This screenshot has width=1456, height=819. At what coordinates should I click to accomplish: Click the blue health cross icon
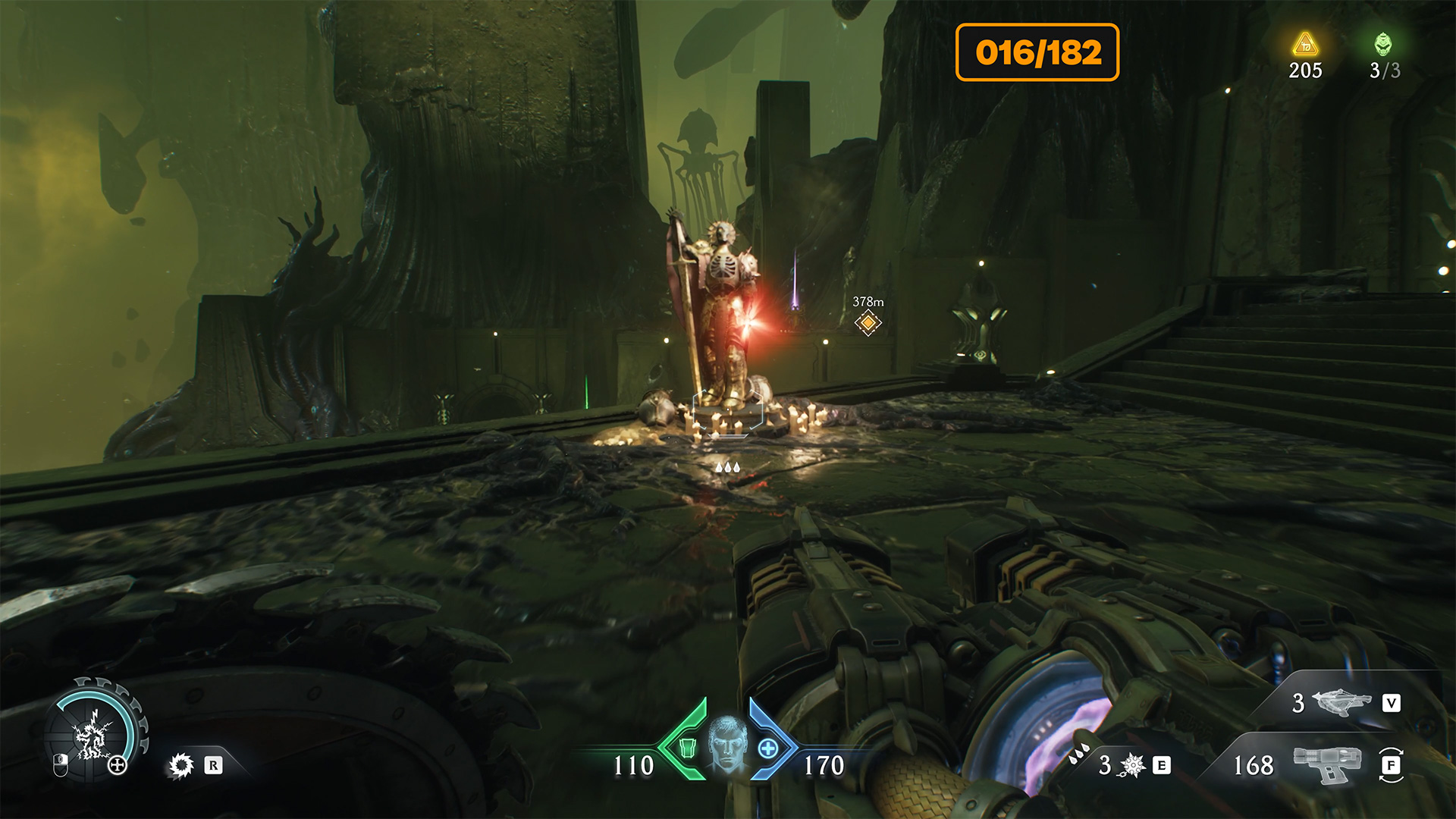click(x=767, y=748)
